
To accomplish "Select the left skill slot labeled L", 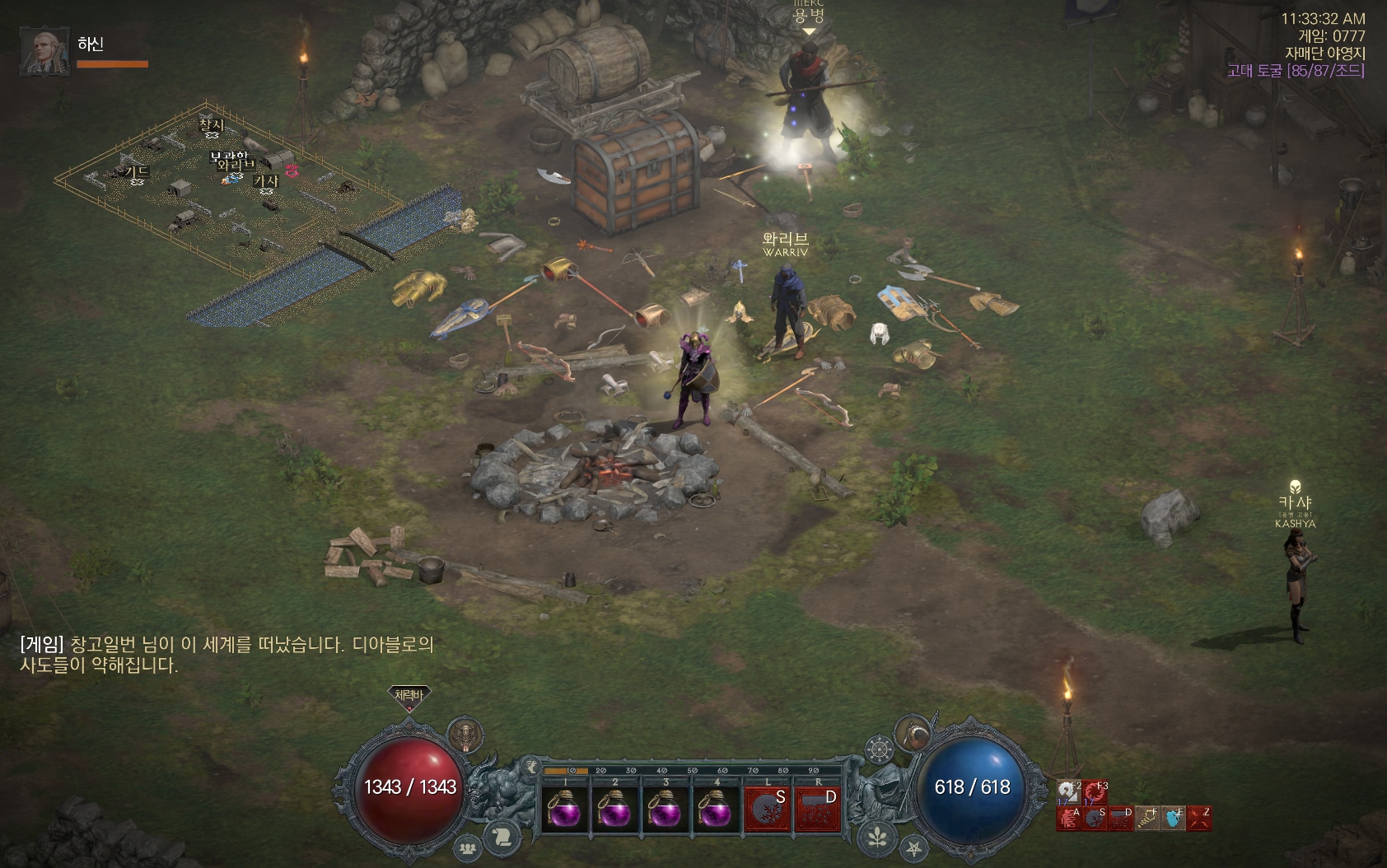I will tap(768, 809).
